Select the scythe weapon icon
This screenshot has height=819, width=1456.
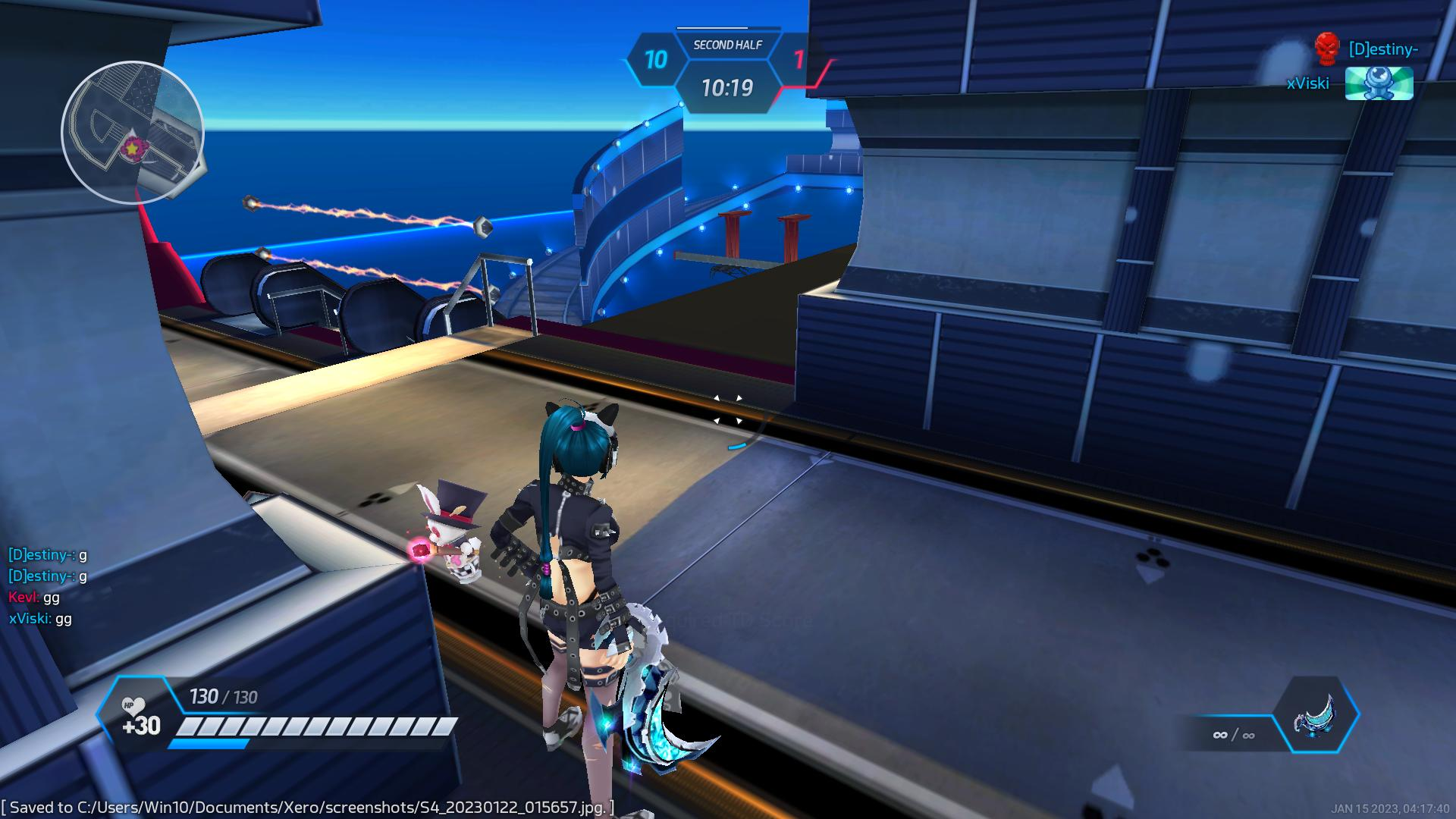(1316, 716)
